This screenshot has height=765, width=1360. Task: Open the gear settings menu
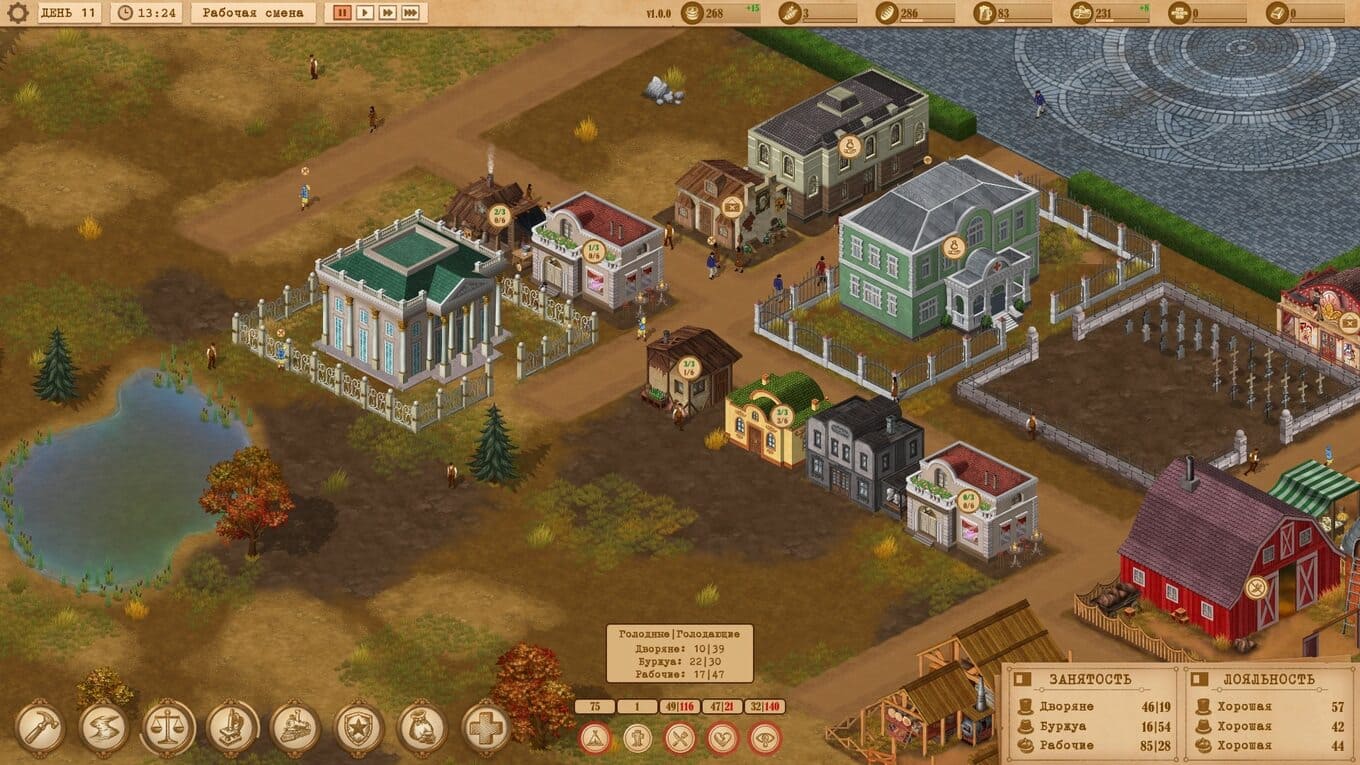click(18, 13)
